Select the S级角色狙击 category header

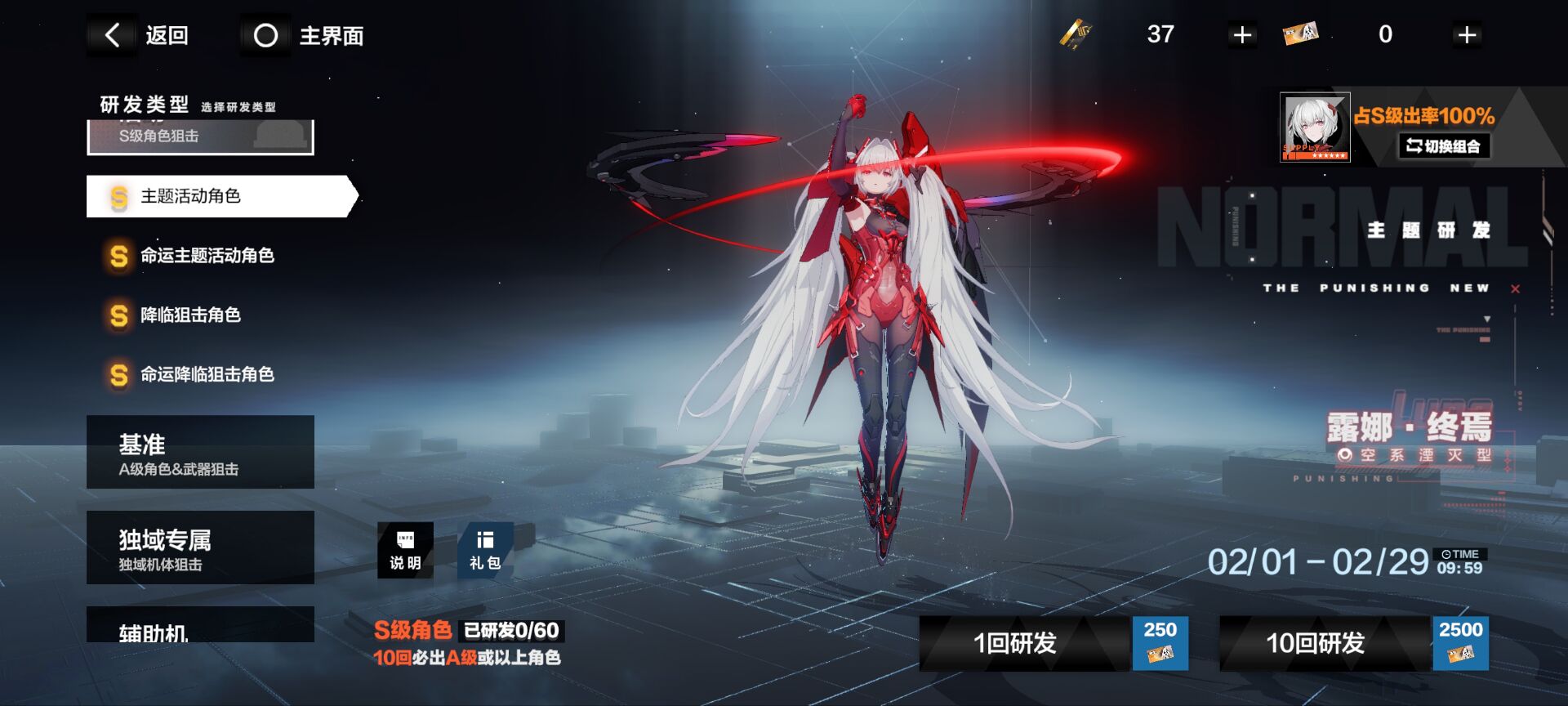(200, 136)
